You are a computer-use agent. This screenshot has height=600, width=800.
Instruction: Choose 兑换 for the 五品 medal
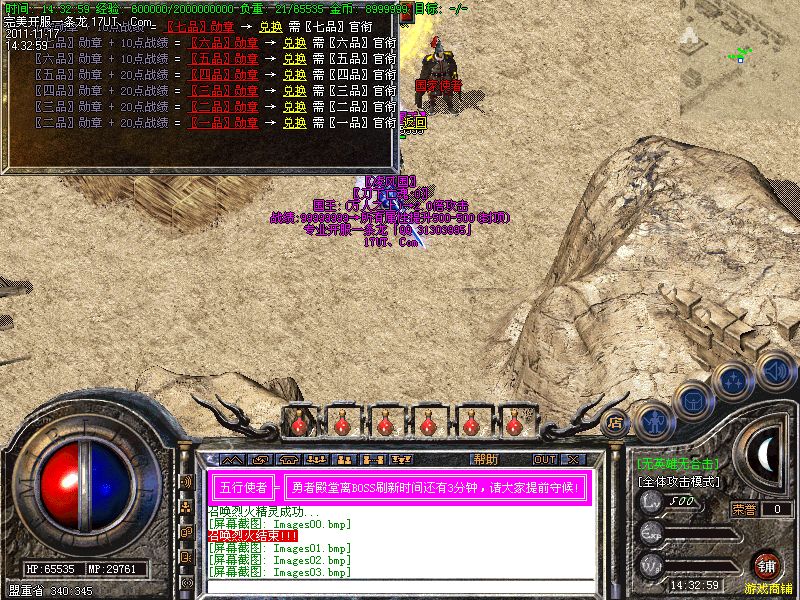[295, 60]
